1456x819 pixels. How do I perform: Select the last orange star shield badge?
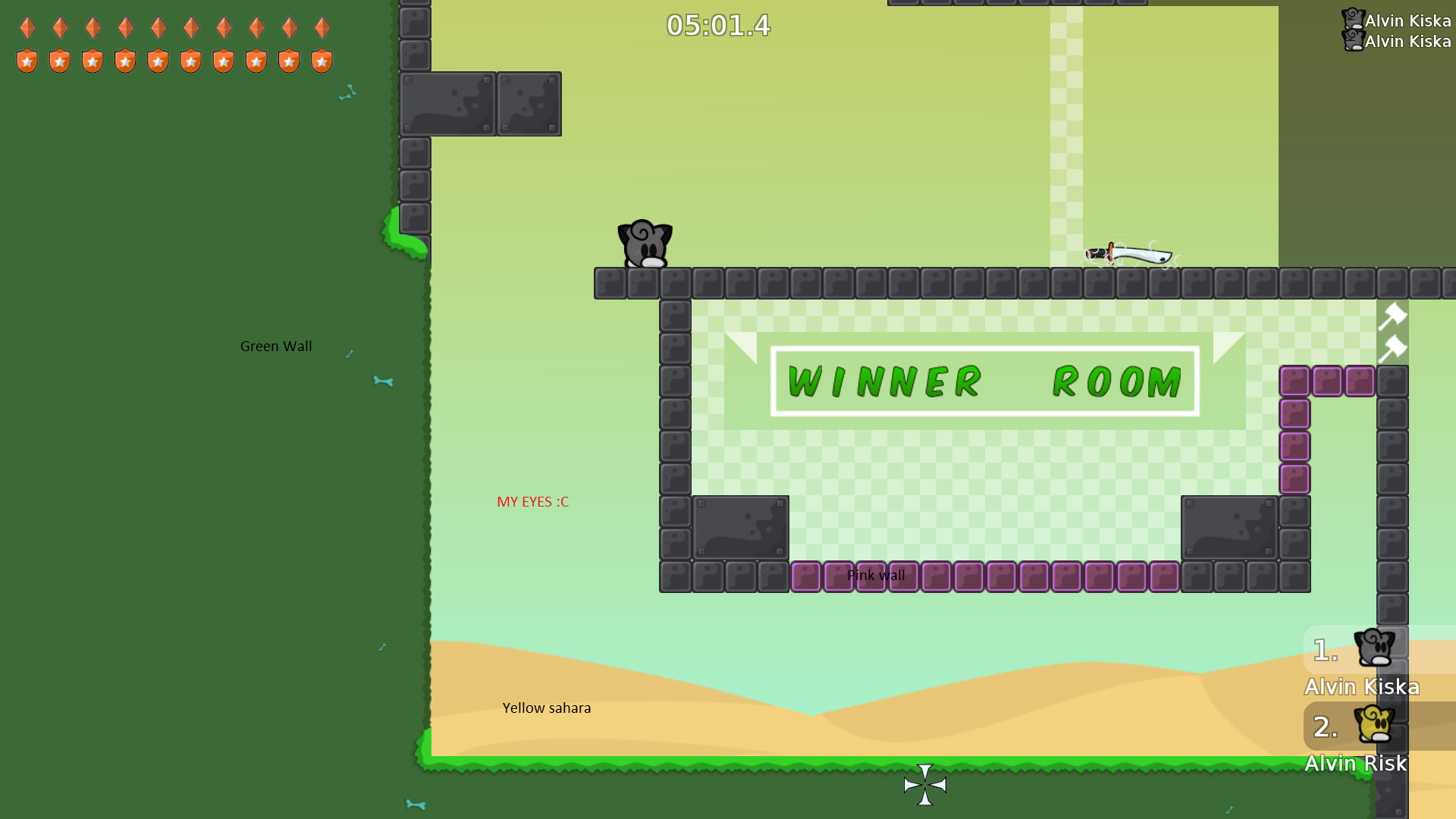(322, 60)
